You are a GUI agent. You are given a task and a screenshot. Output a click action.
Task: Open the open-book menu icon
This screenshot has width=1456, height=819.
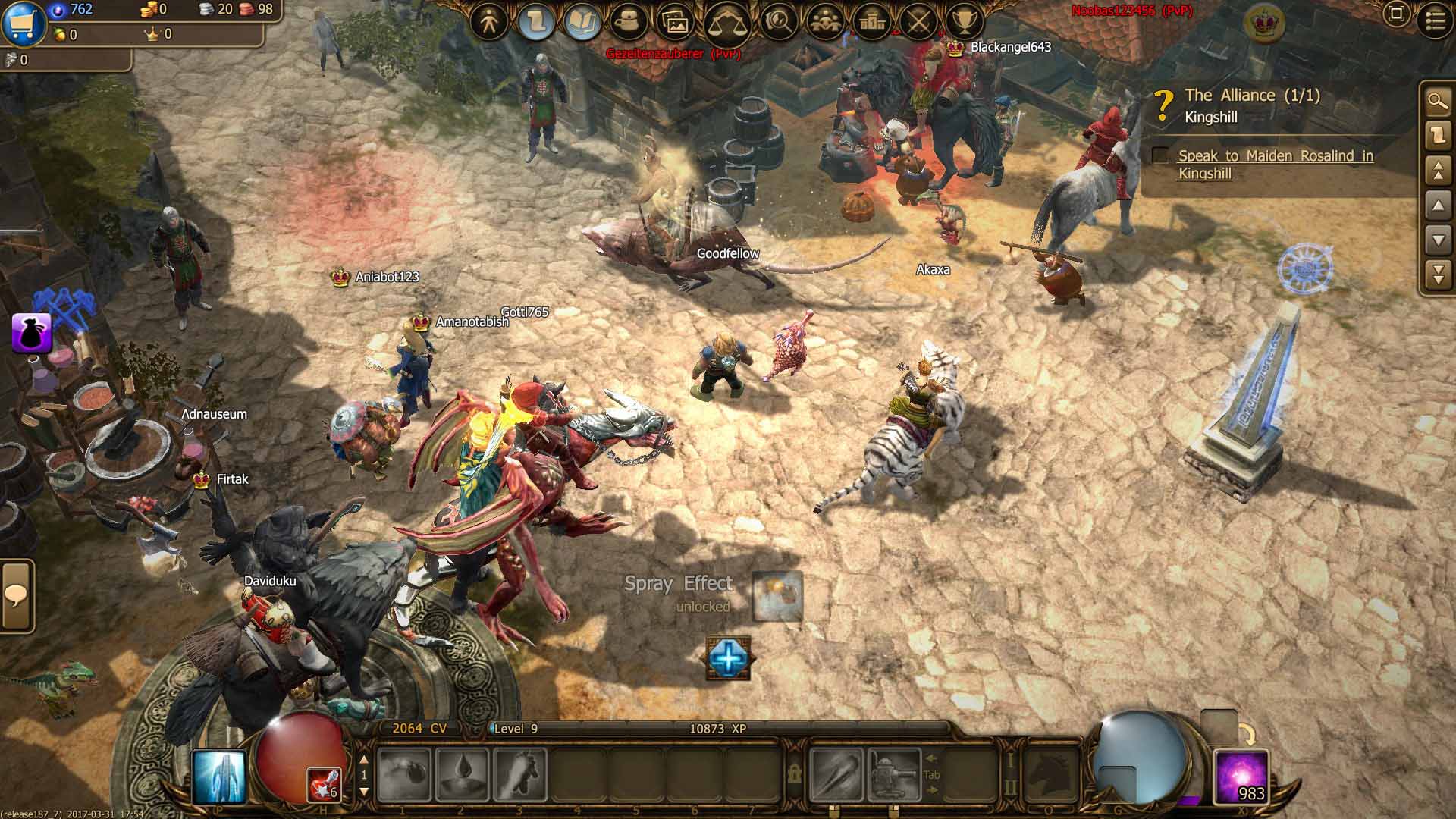click(x=582, y=22)
